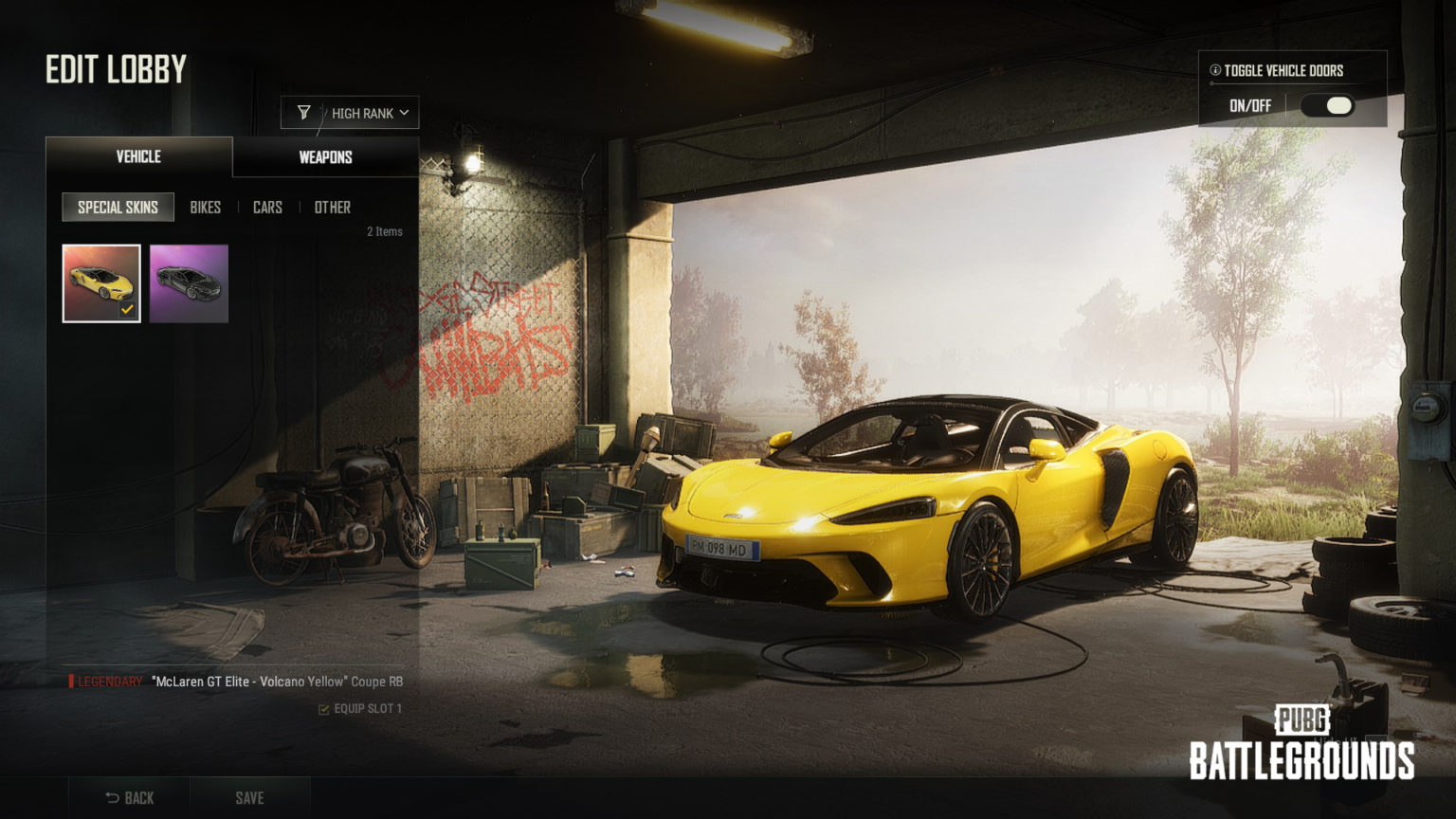The width and height of the screenshot is (1456, 819).
Task: Select the yellow McLaren skin thumbnail
Action: point(101,283)
